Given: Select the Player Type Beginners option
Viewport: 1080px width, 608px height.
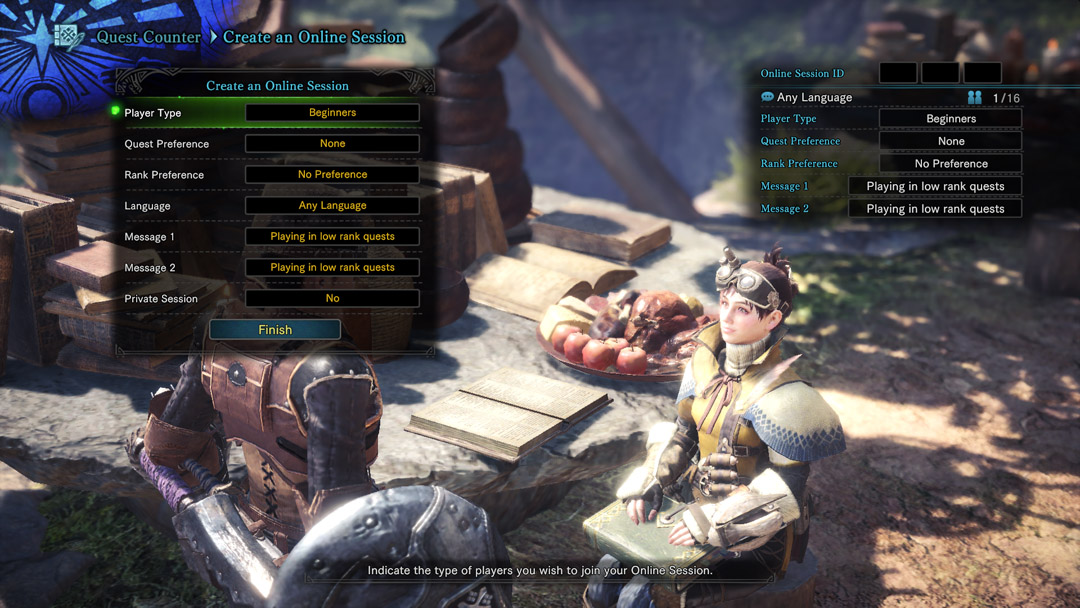Looking at the screenshot, I should (332, 113).
